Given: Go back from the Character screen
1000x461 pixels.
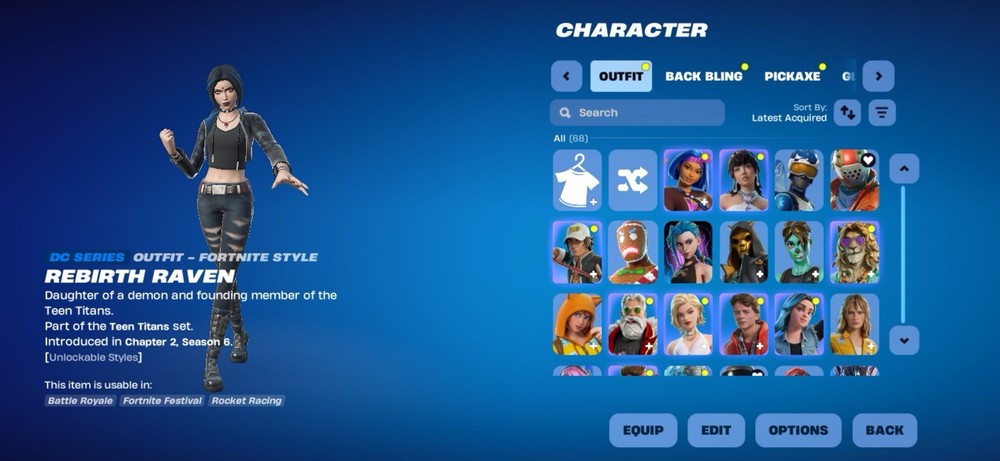Looking at the screenshot, I should [x=884, y=430].
